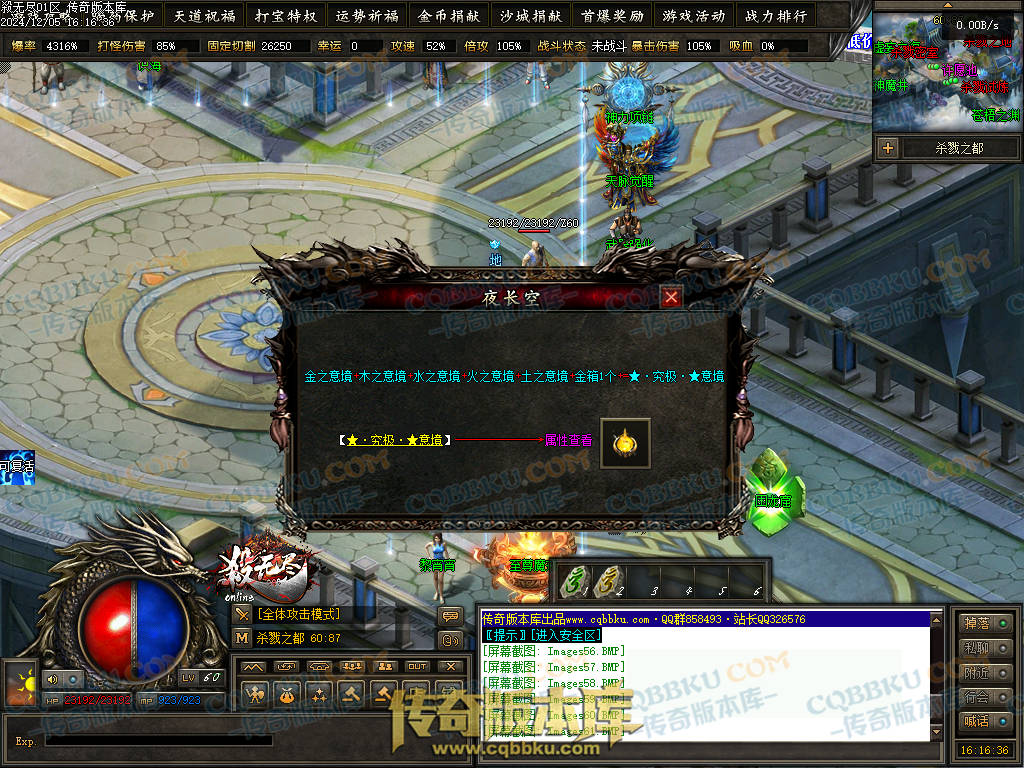Toggle the 喊话 shout channel
The width and height of the screenshot is (1024, 768).
coord(983,721)
